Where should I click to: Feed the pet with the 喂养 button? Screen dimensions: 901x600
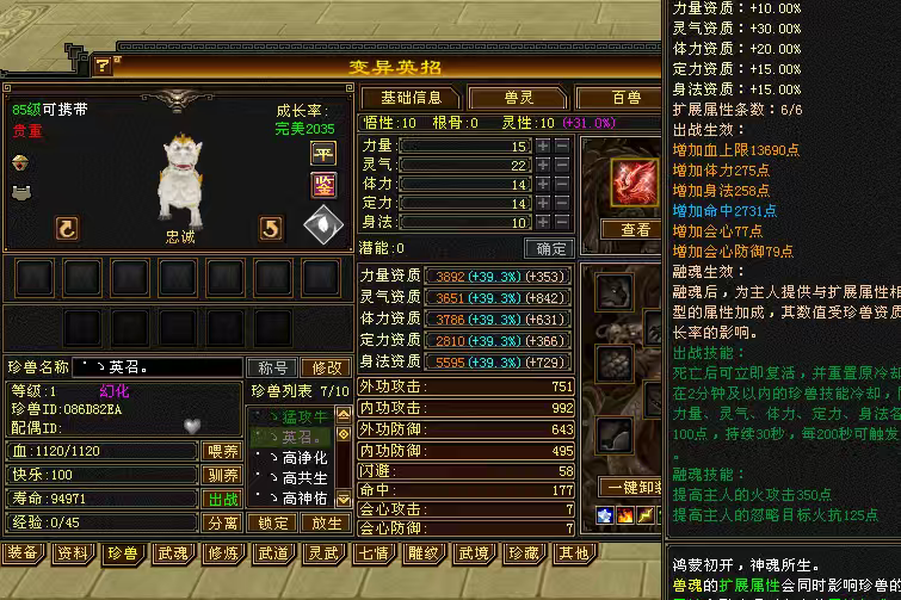[222, 451]
